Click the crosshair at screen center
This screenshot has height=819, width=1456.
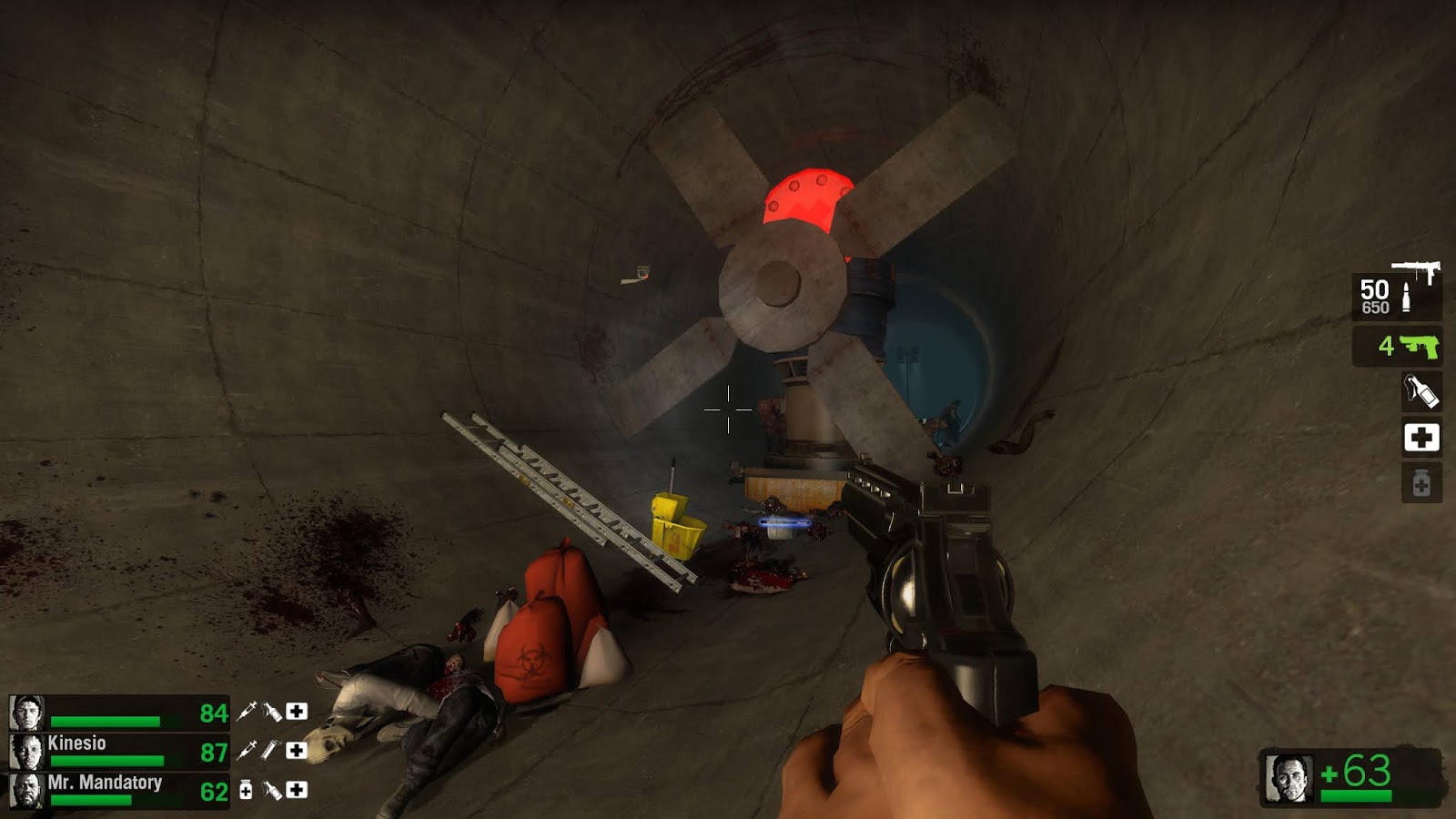tap(726, 410)
